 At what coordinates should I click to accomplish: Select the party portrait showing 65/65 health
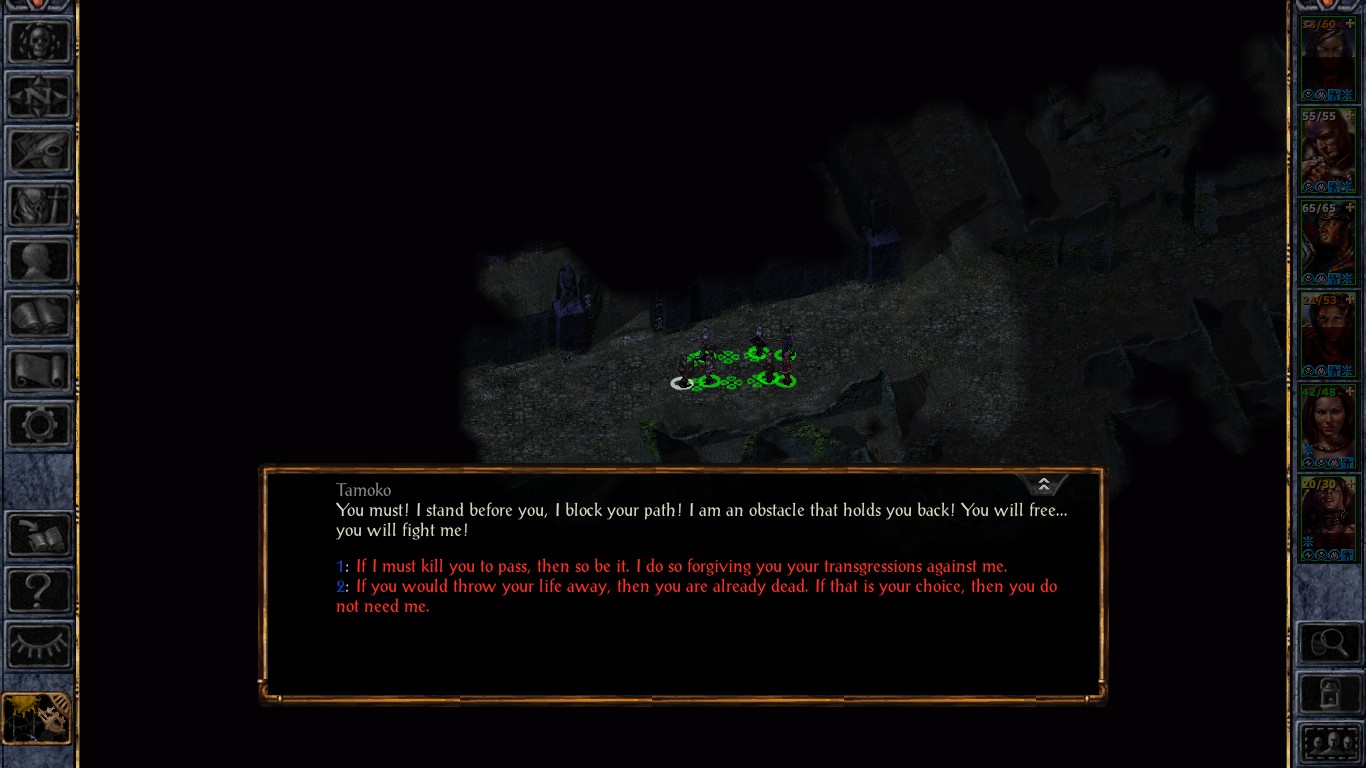point(1327,243)
